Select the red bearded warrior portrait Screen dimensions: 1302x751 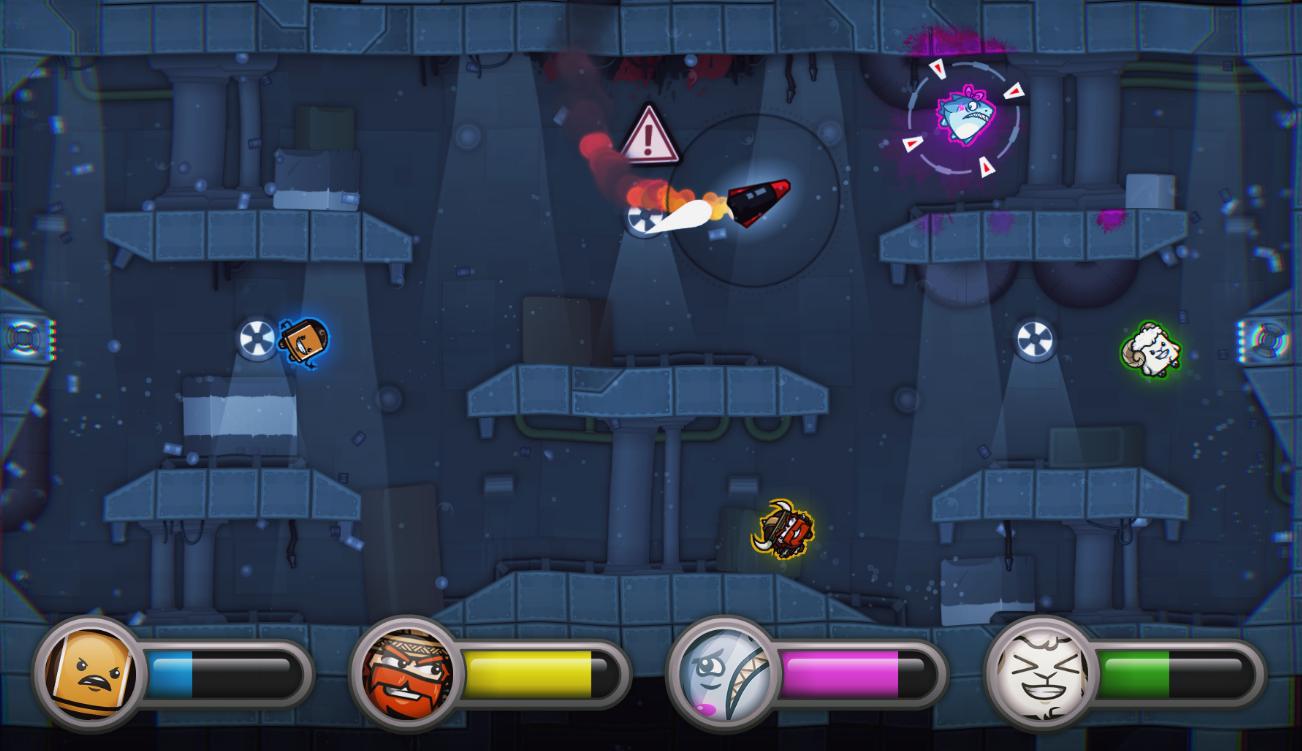pos(406,671)
